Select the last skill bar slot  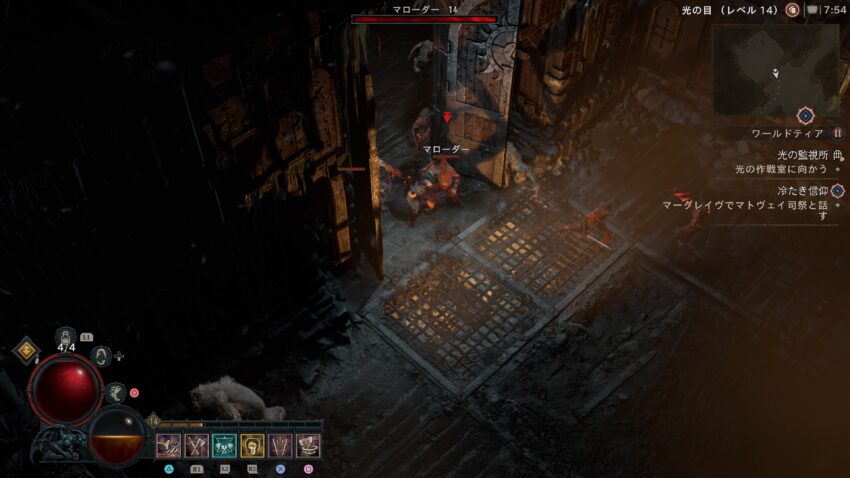[x=308, y=446]
